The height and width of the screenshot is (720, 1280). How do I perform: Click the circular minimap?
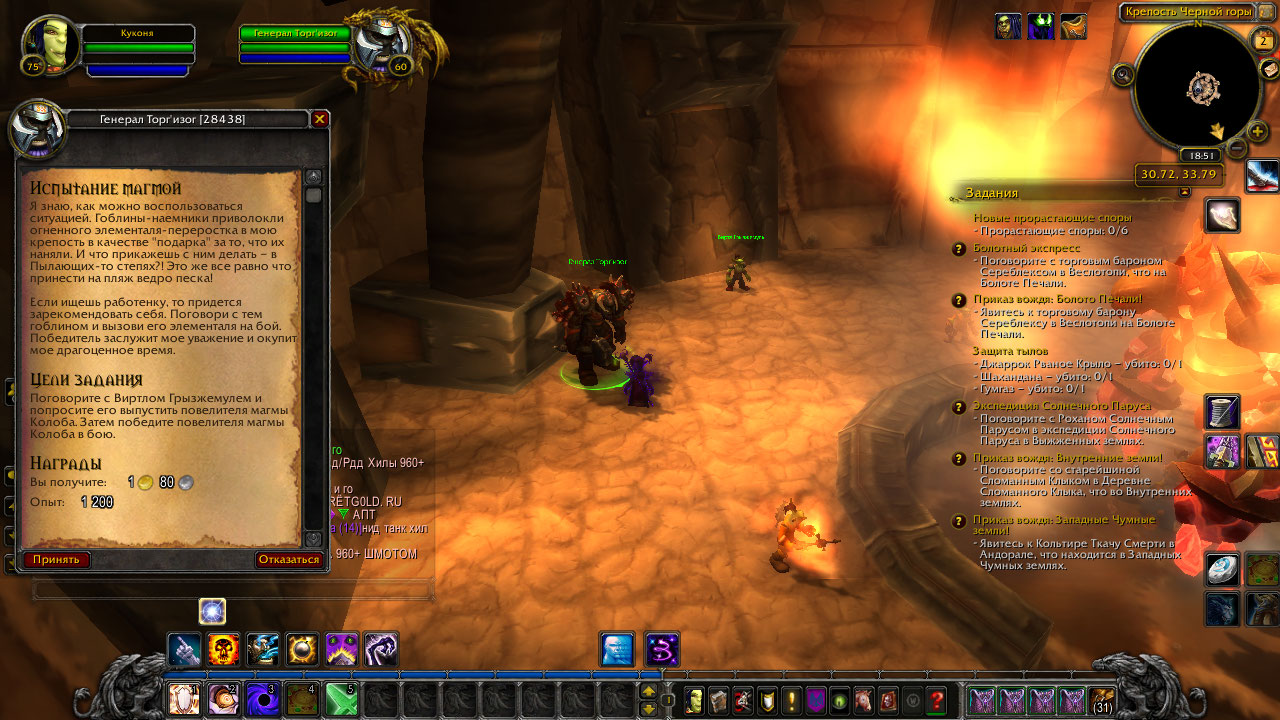point(1196,88)
